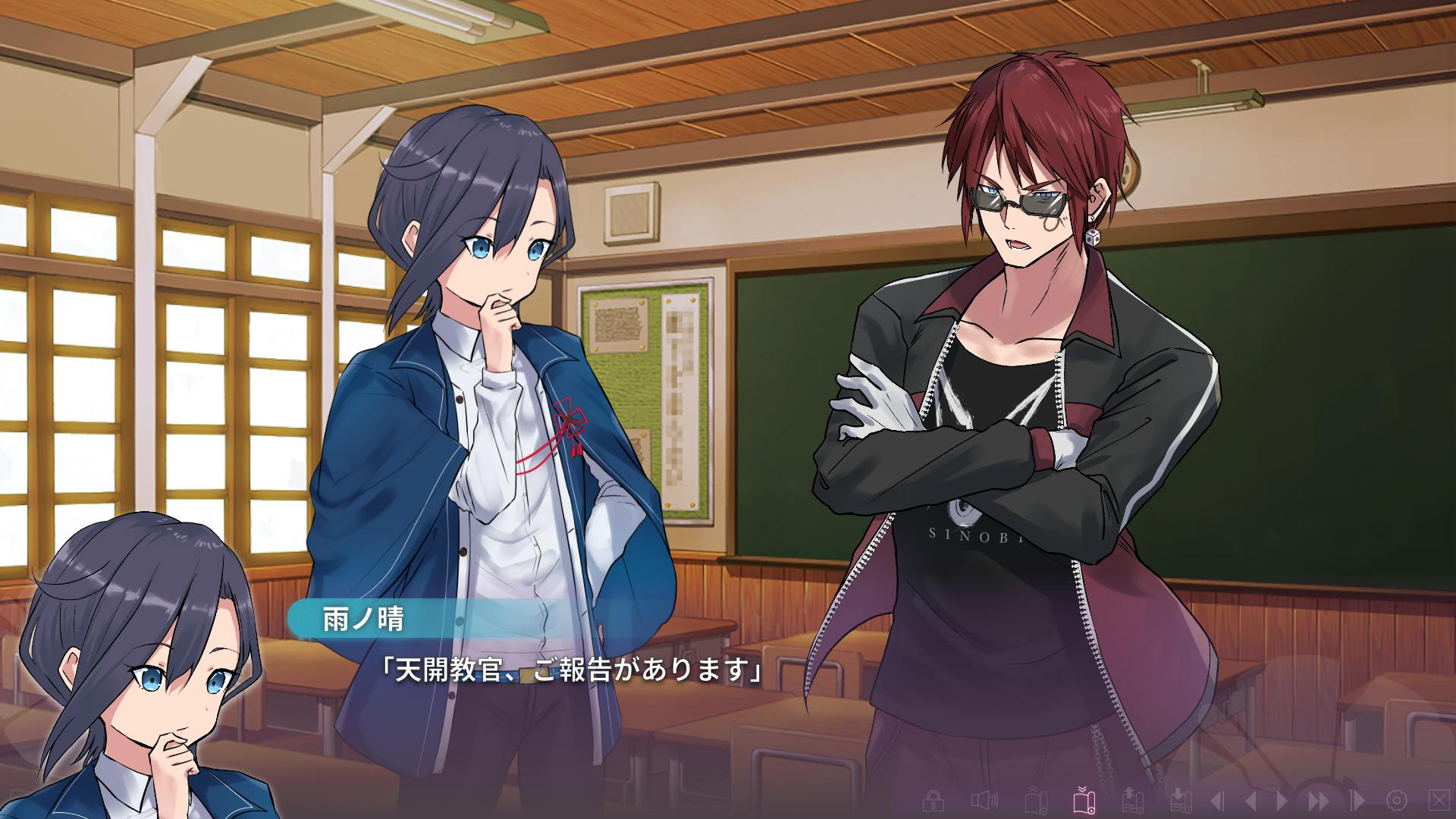Jump back with the left-arrow-and-bar icon
Screen dimensions: 1456x819
point(1216,800)
